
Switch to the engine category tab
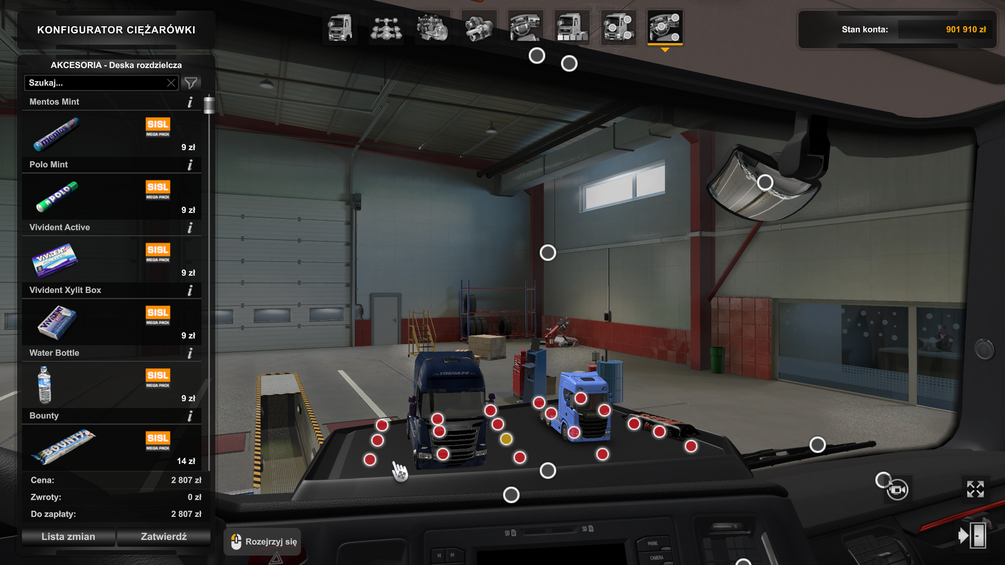[432, 27]
